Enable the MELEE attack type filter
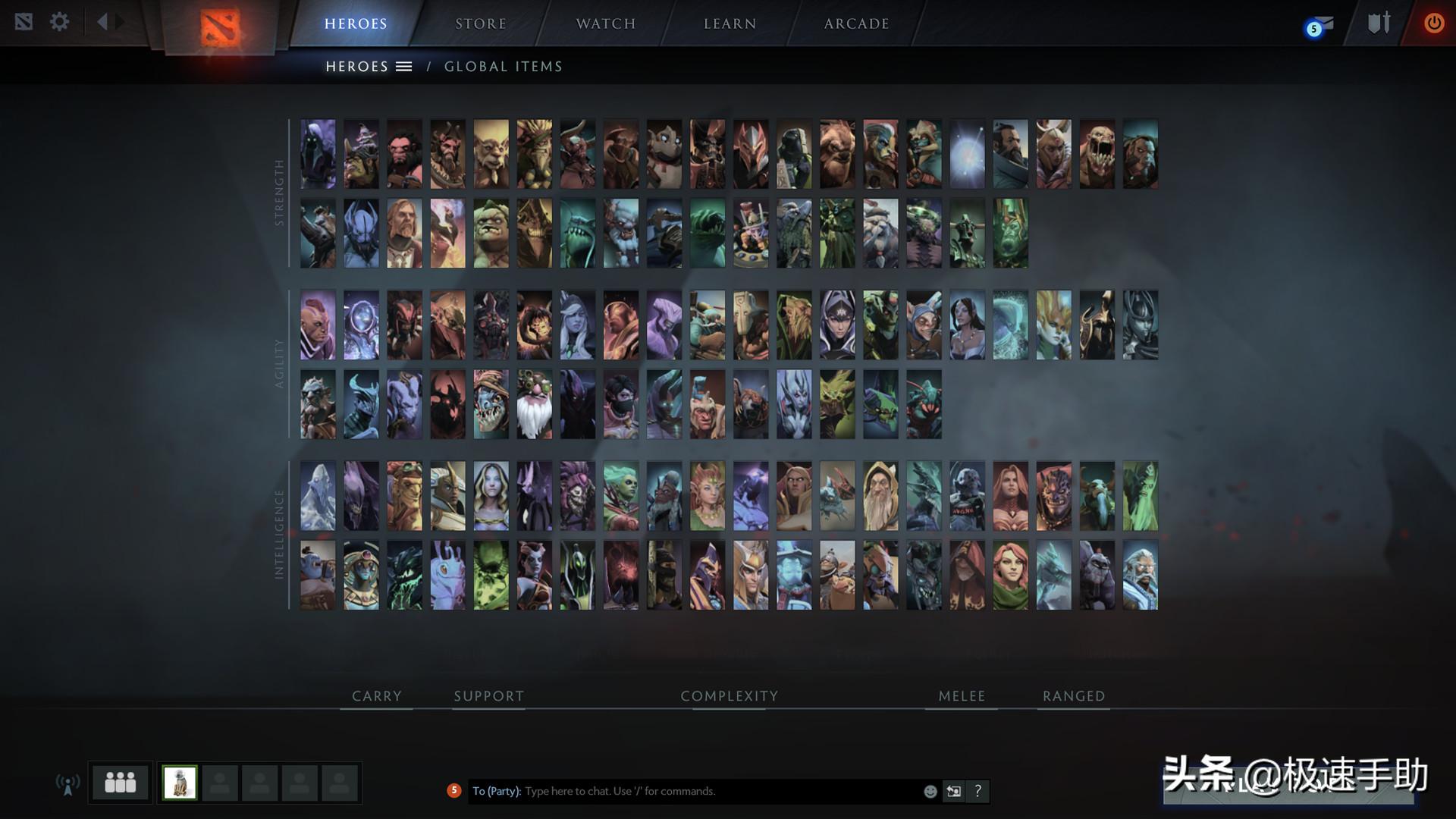This screenshot has width=1456, height=819. coord(961,695)
